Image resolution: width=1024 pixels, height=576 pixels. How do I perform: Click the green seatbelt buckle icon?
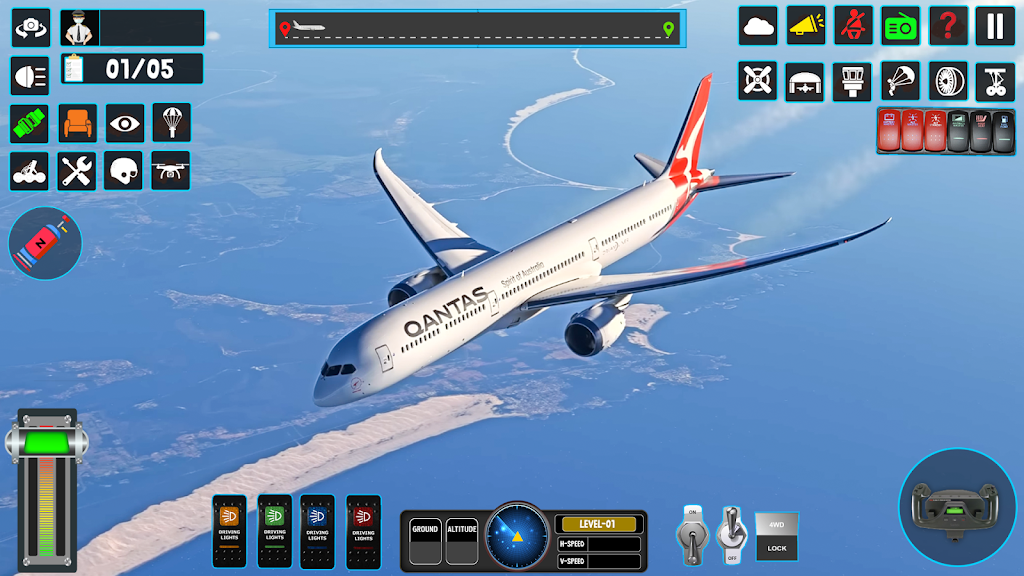30,123
